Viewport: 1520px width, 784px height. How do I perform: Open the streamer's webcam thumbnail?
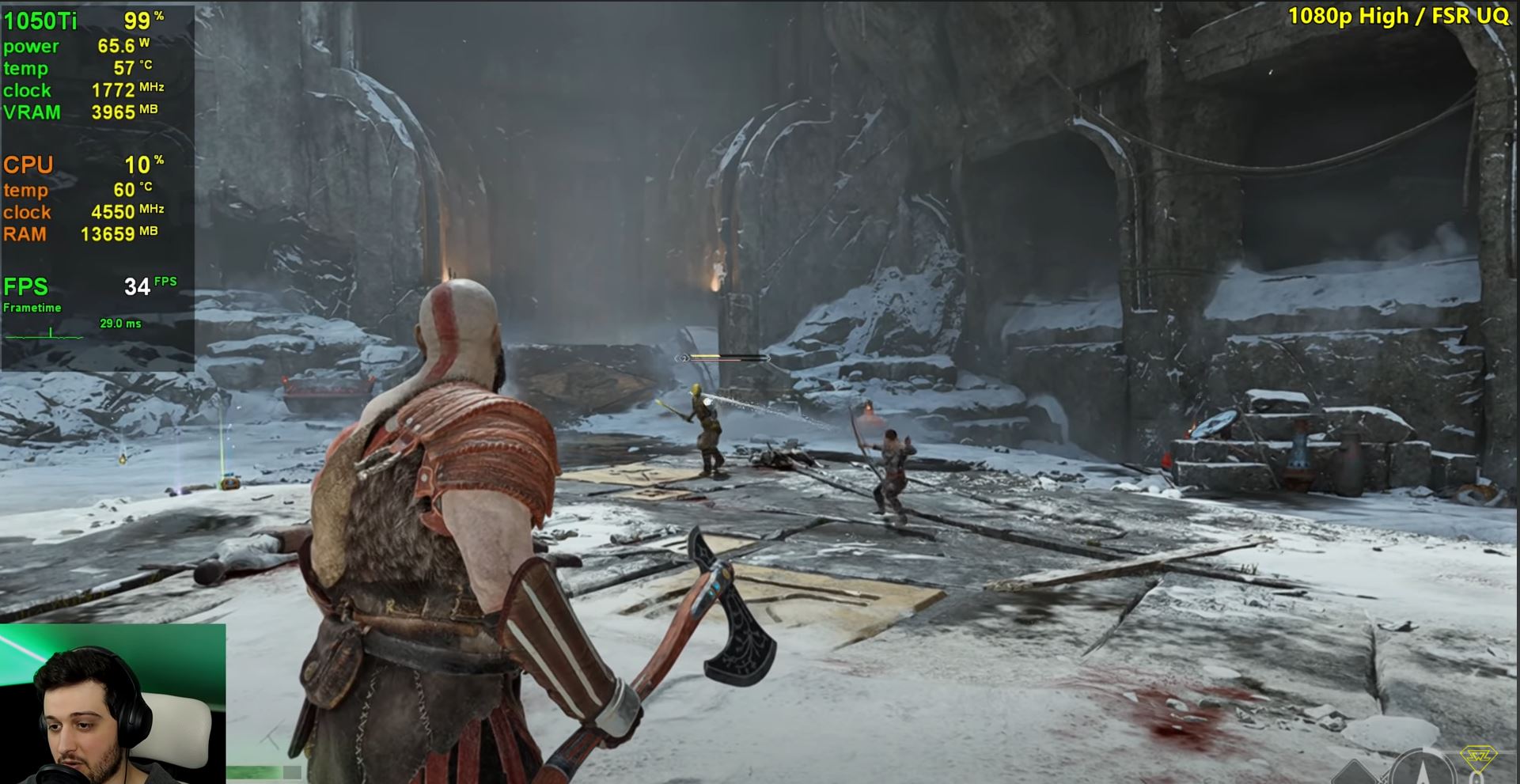tap(112, 704)
